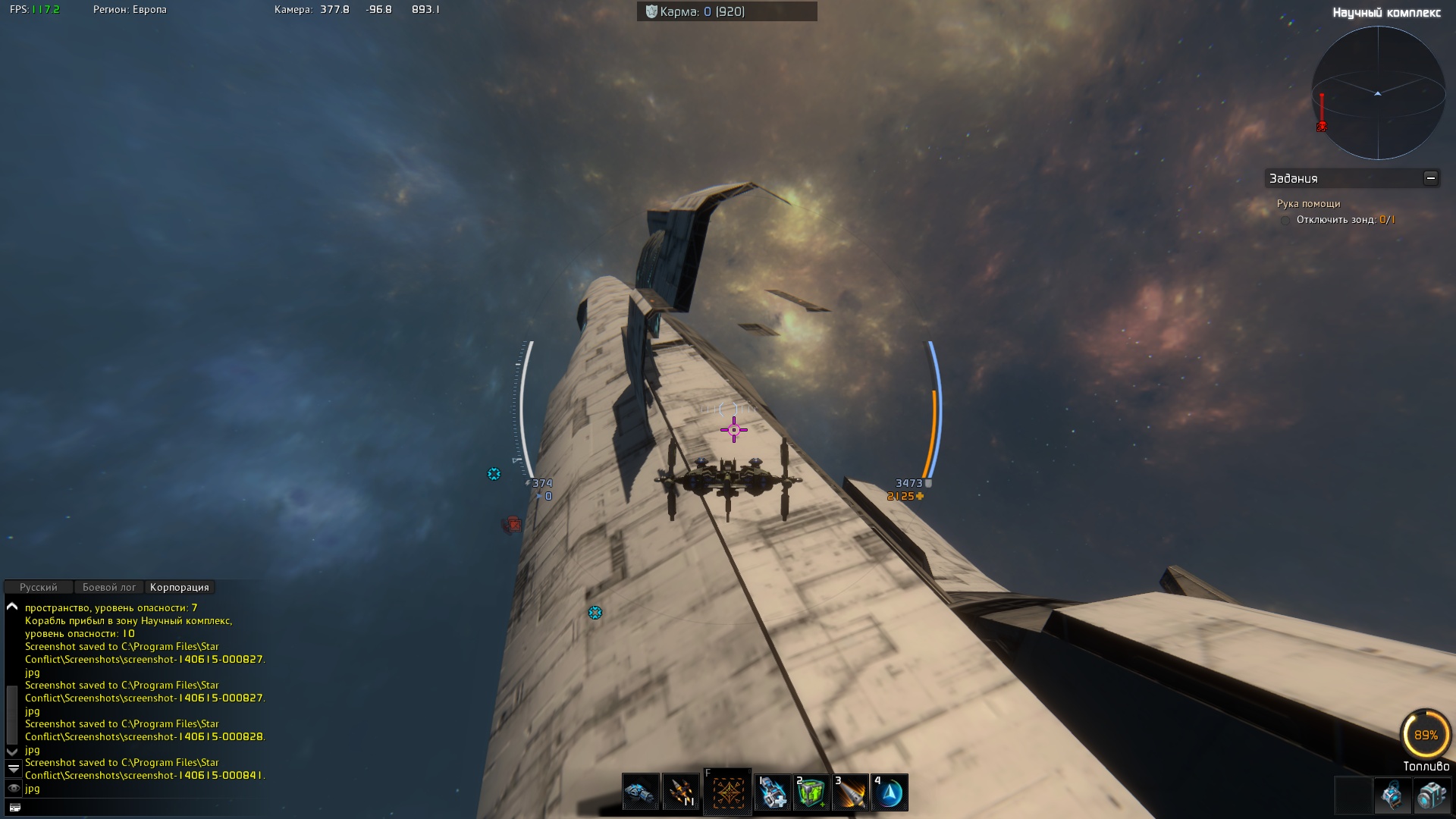Activate the orange special module slot F
Screen dimensions: 1456x819
point(727,792)
